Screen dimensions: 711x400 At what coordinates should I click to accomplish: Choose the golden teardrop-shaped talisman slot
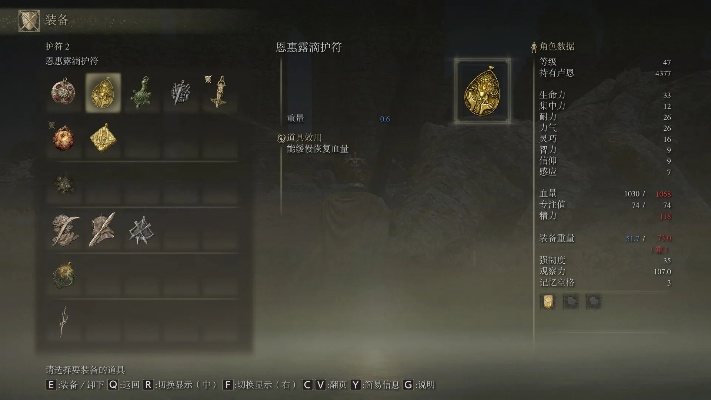tap(102, 94)
